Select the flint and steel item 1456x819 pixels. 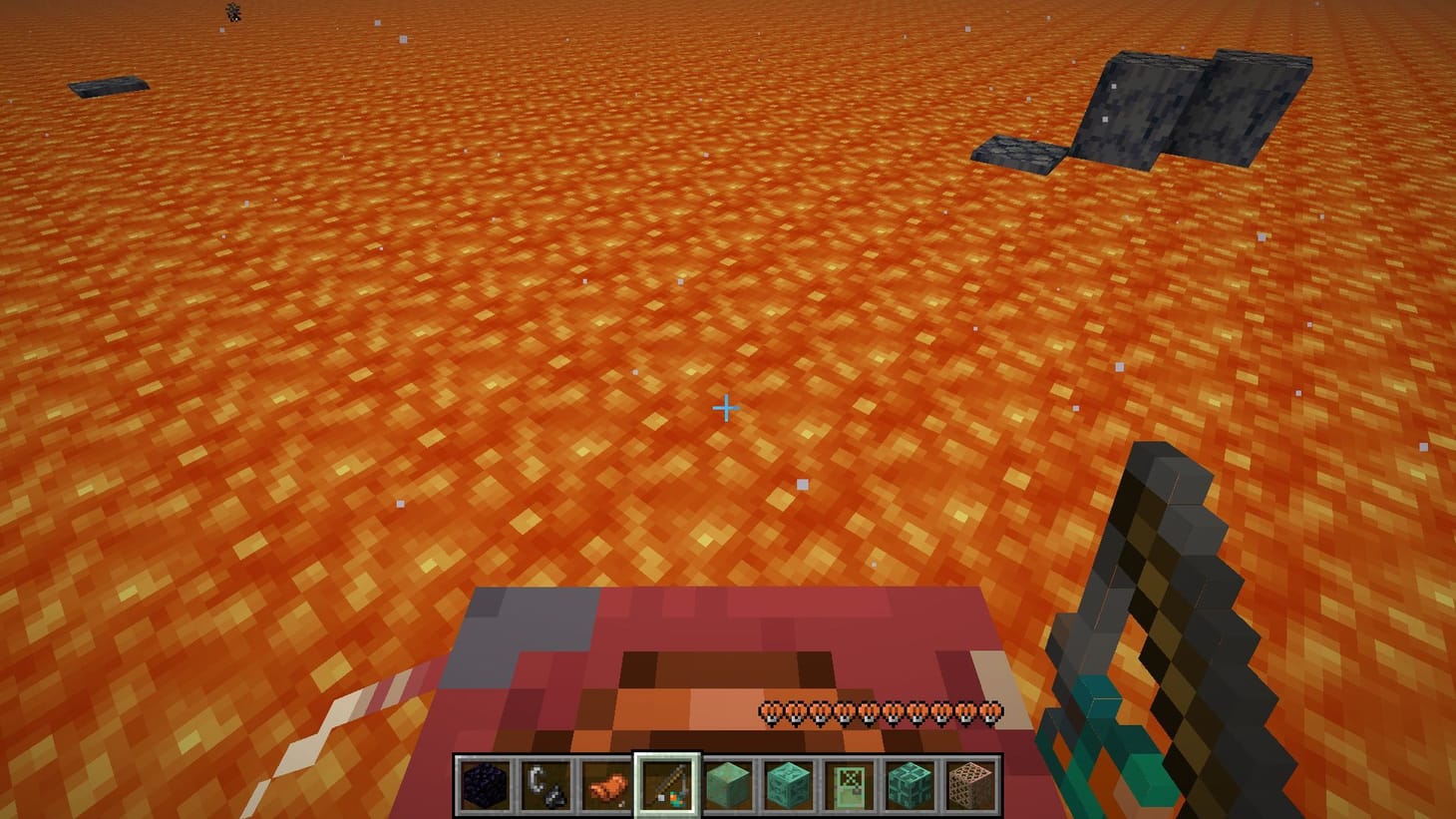pyautogui.click(x=546, y=783)
